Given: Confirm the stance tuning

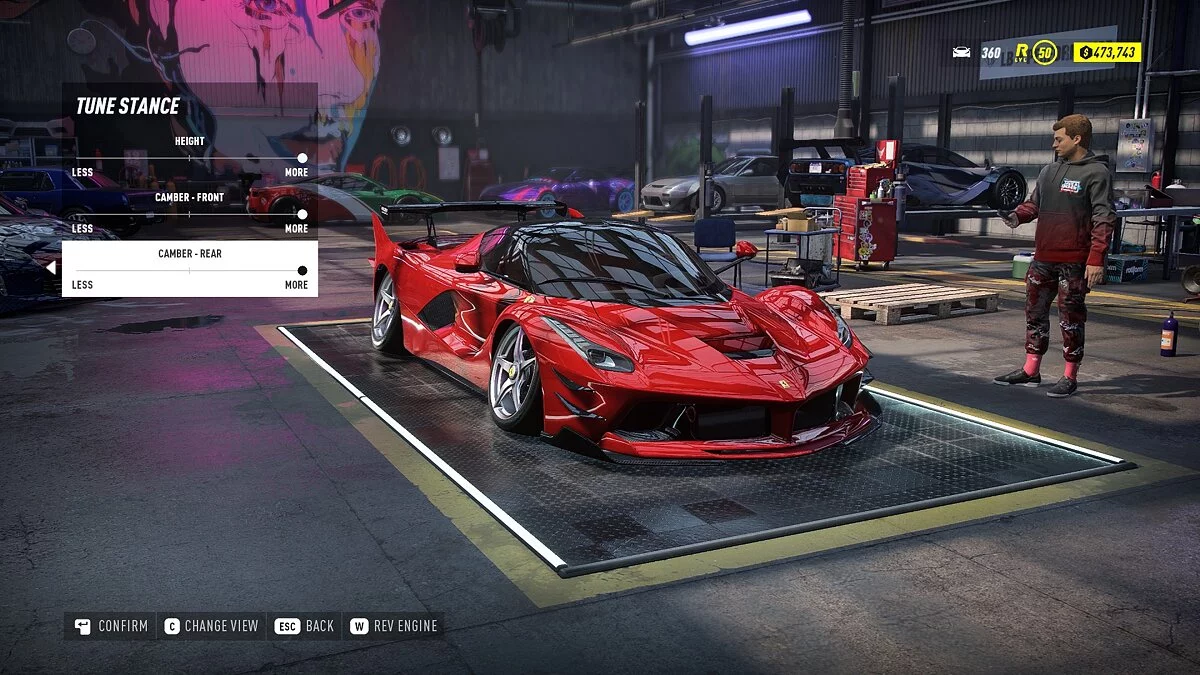Looking at the screenshot, I should pos(111,626).
